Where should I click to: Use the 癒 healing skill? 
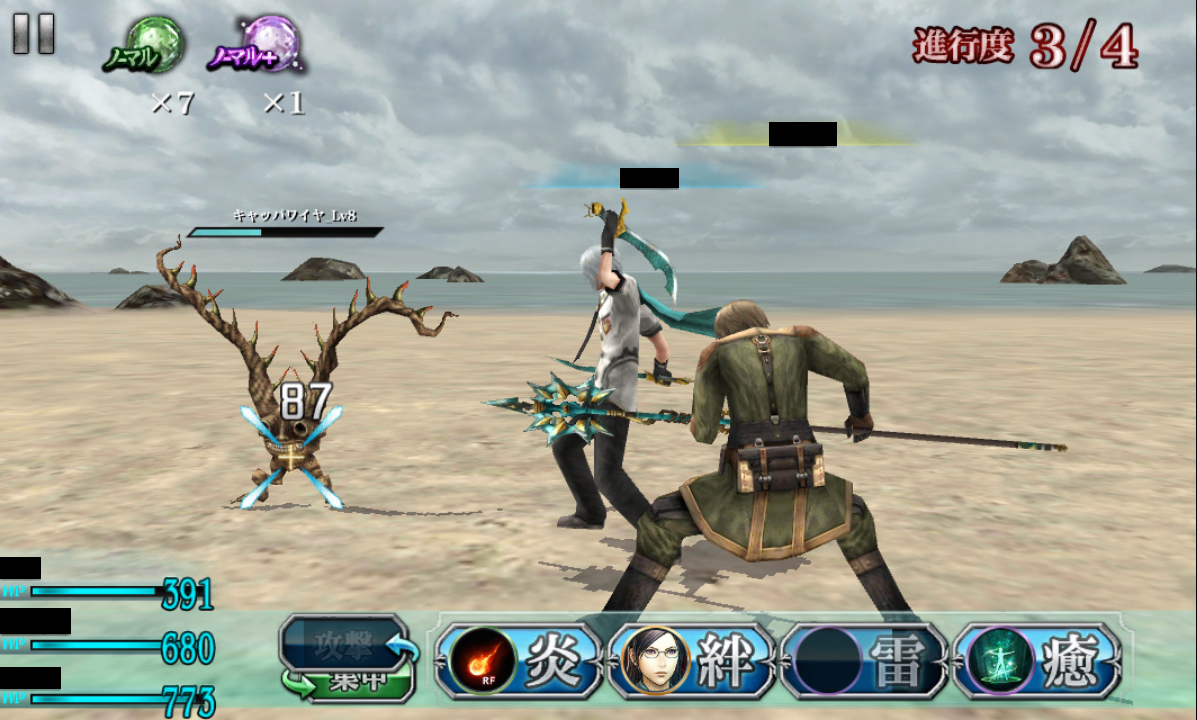tap(1037, 661)
